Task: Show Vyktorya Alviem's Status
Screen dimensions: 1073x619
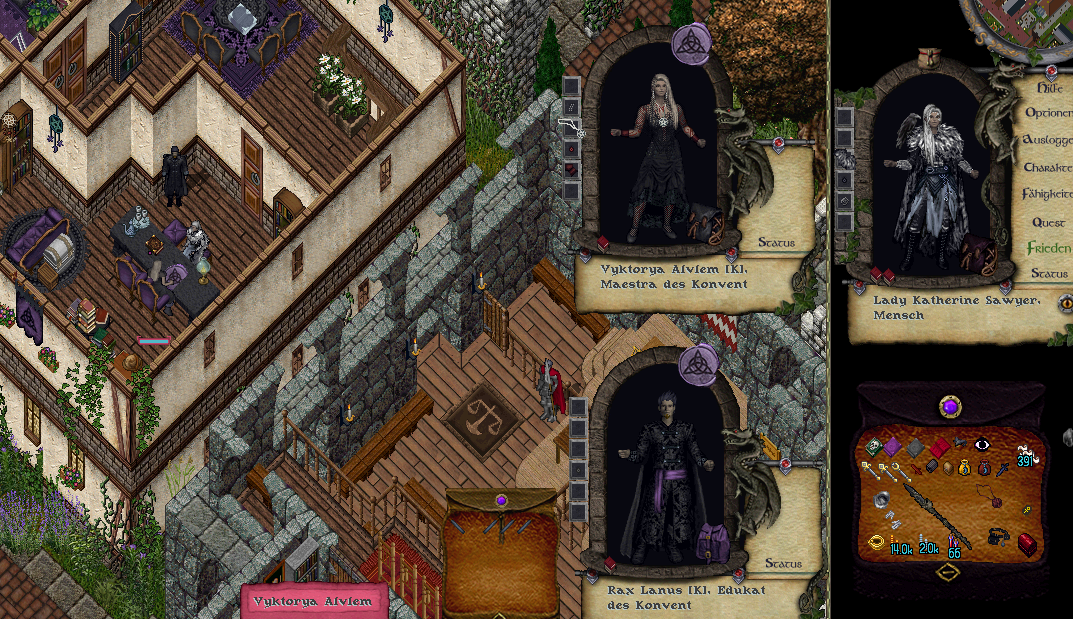Action: [x=776, y=242]
